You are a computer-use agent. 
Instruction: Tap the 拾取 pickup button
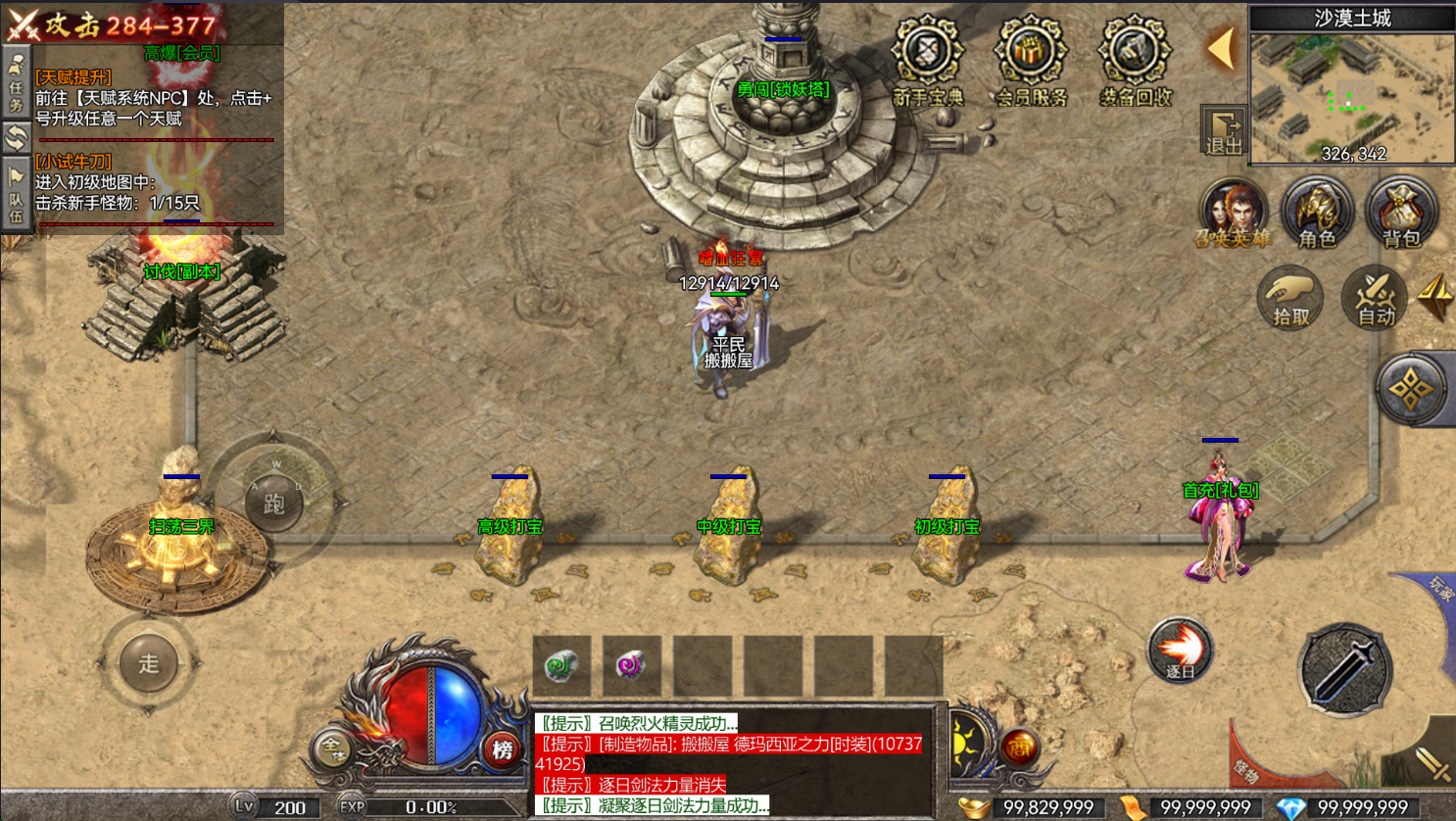click(x=1290, y=298)
